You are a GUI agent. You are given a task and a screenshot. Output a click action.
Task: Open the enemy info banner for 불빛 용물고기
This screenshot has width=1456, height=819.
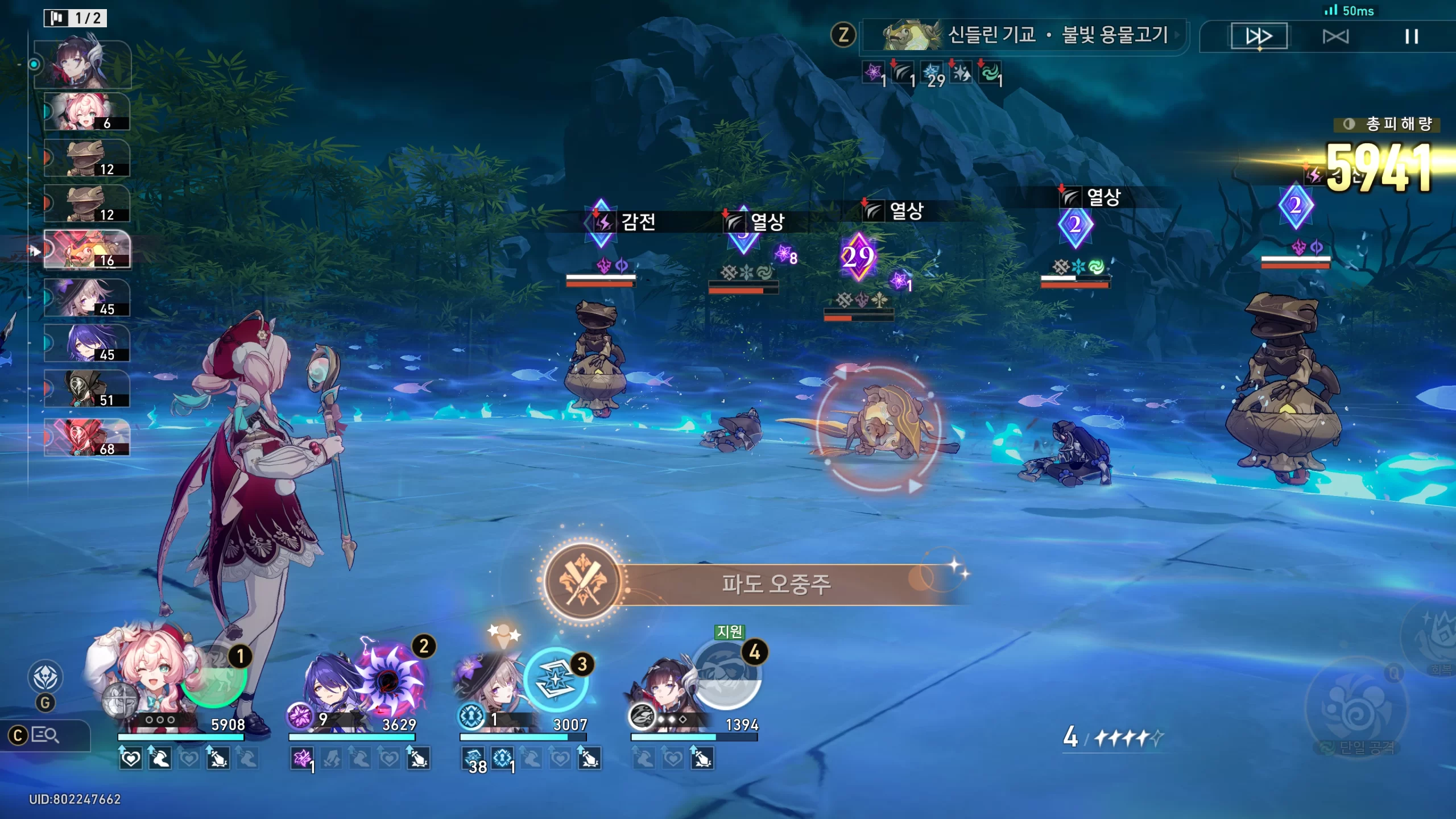tap(1024, 36)
